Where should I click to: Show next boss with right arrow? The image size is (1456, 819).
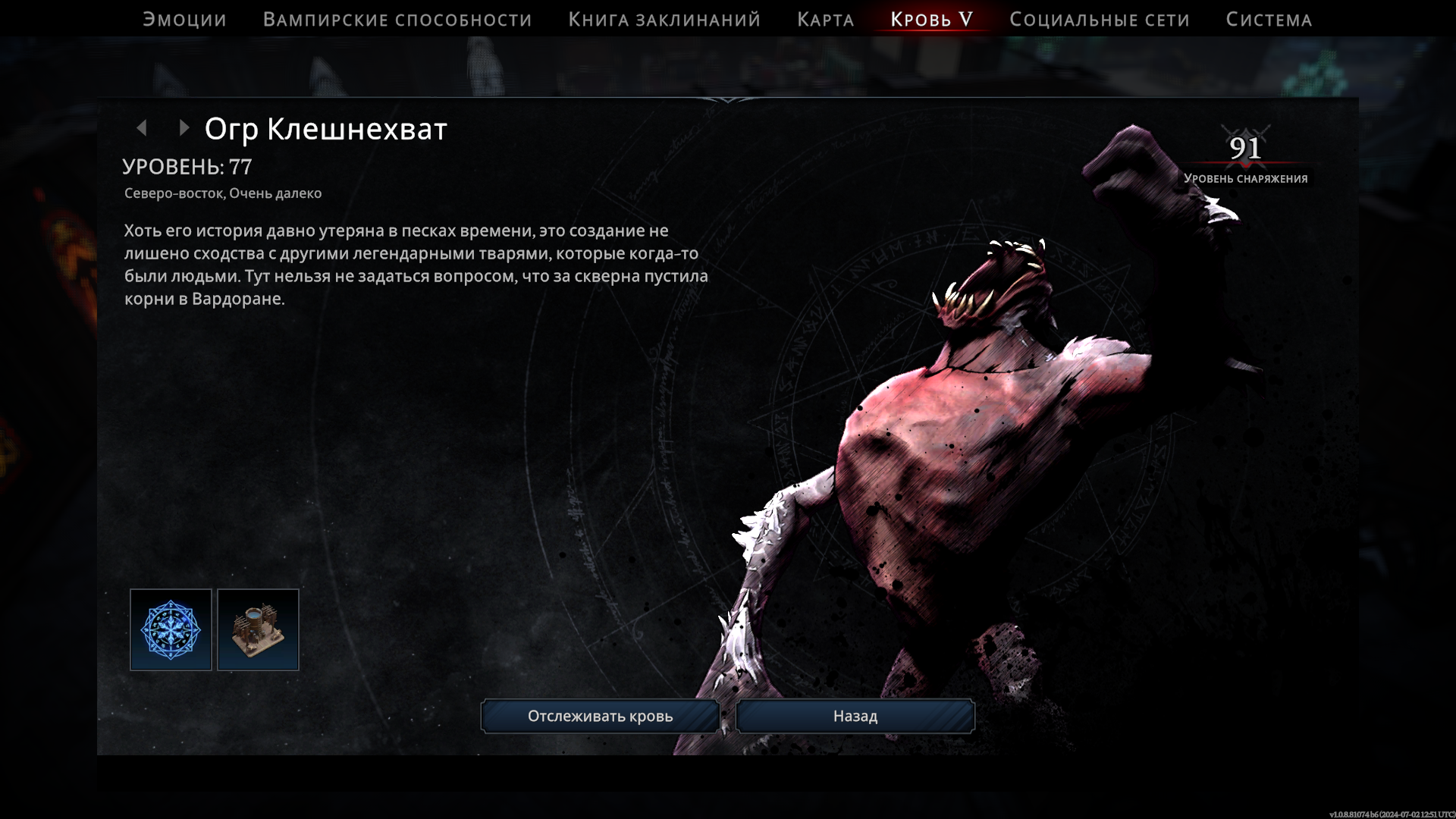(x=184, y=128)
